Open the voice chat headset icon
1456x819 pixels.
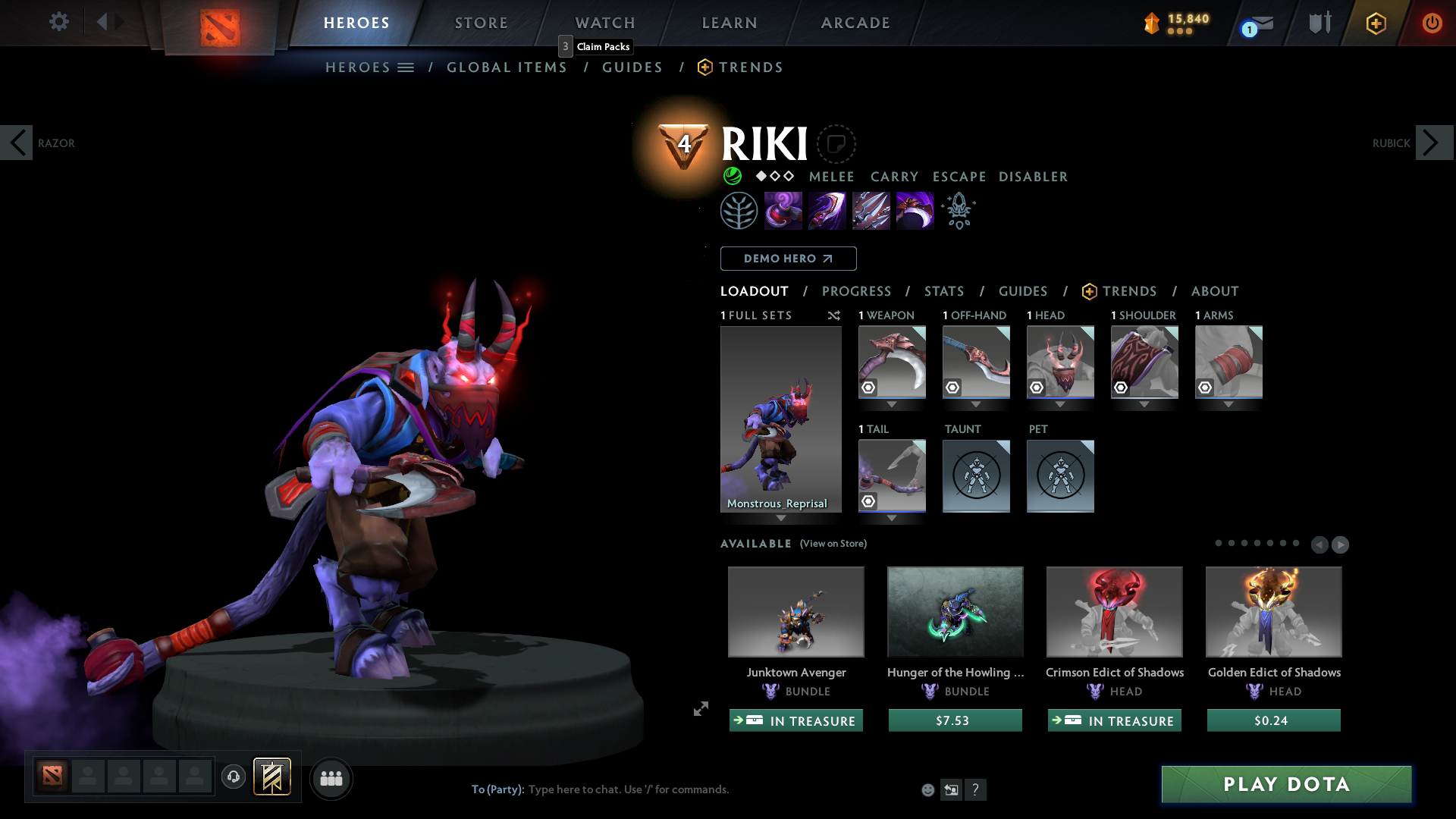pyautogui.click(x=233, y=777)
